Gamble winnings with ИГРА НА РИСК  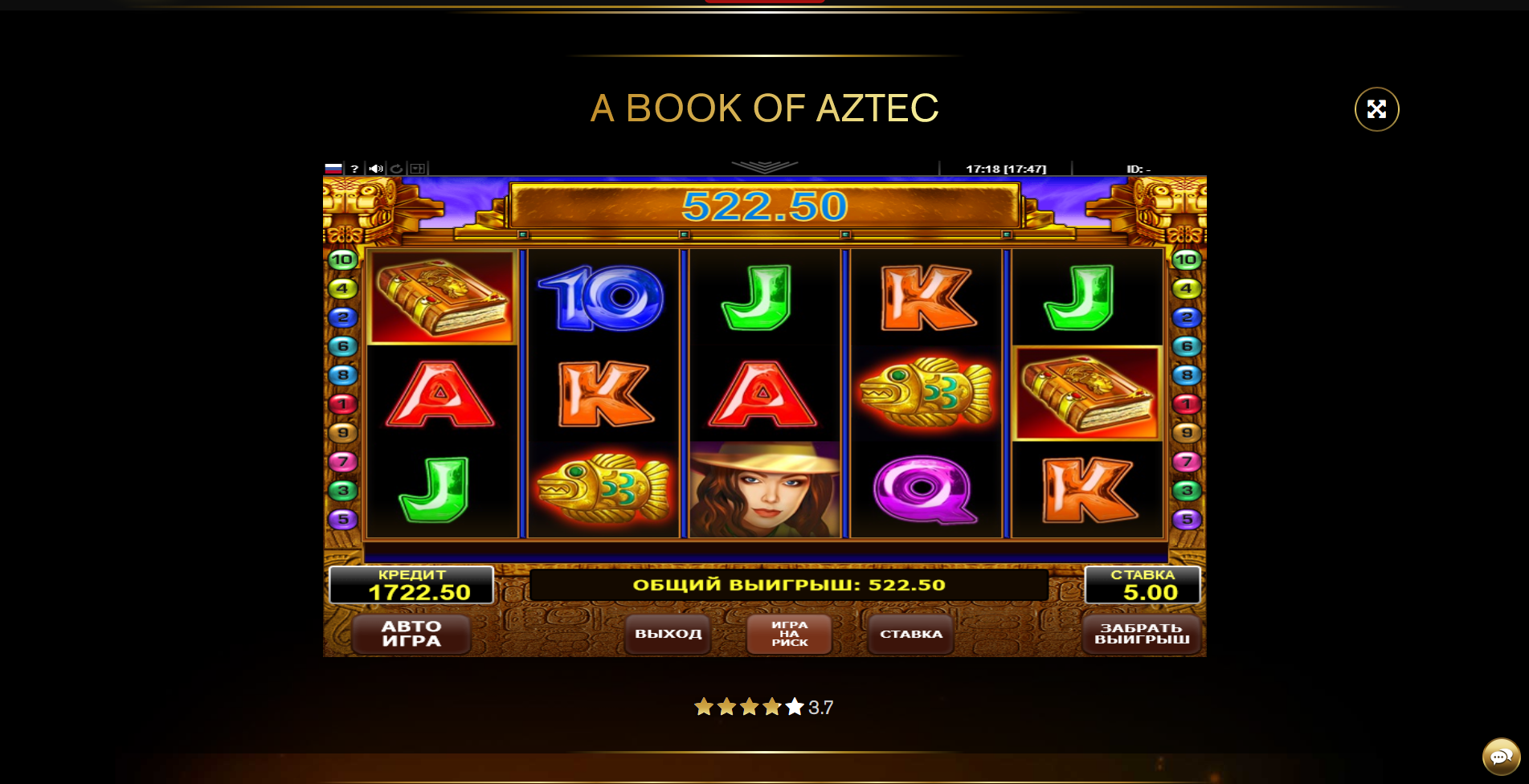tap(789, 634)
